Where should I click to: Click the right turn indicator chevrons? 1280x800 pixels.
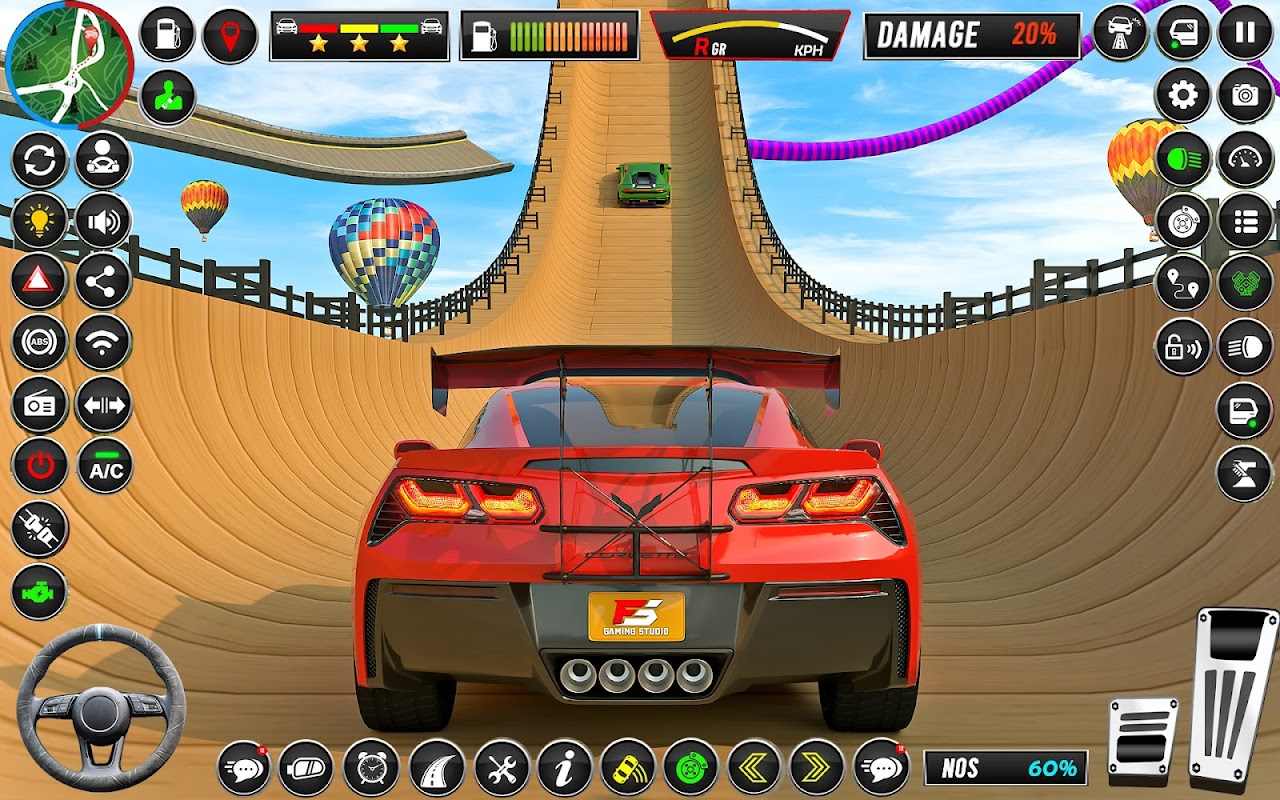pos(817,768)
